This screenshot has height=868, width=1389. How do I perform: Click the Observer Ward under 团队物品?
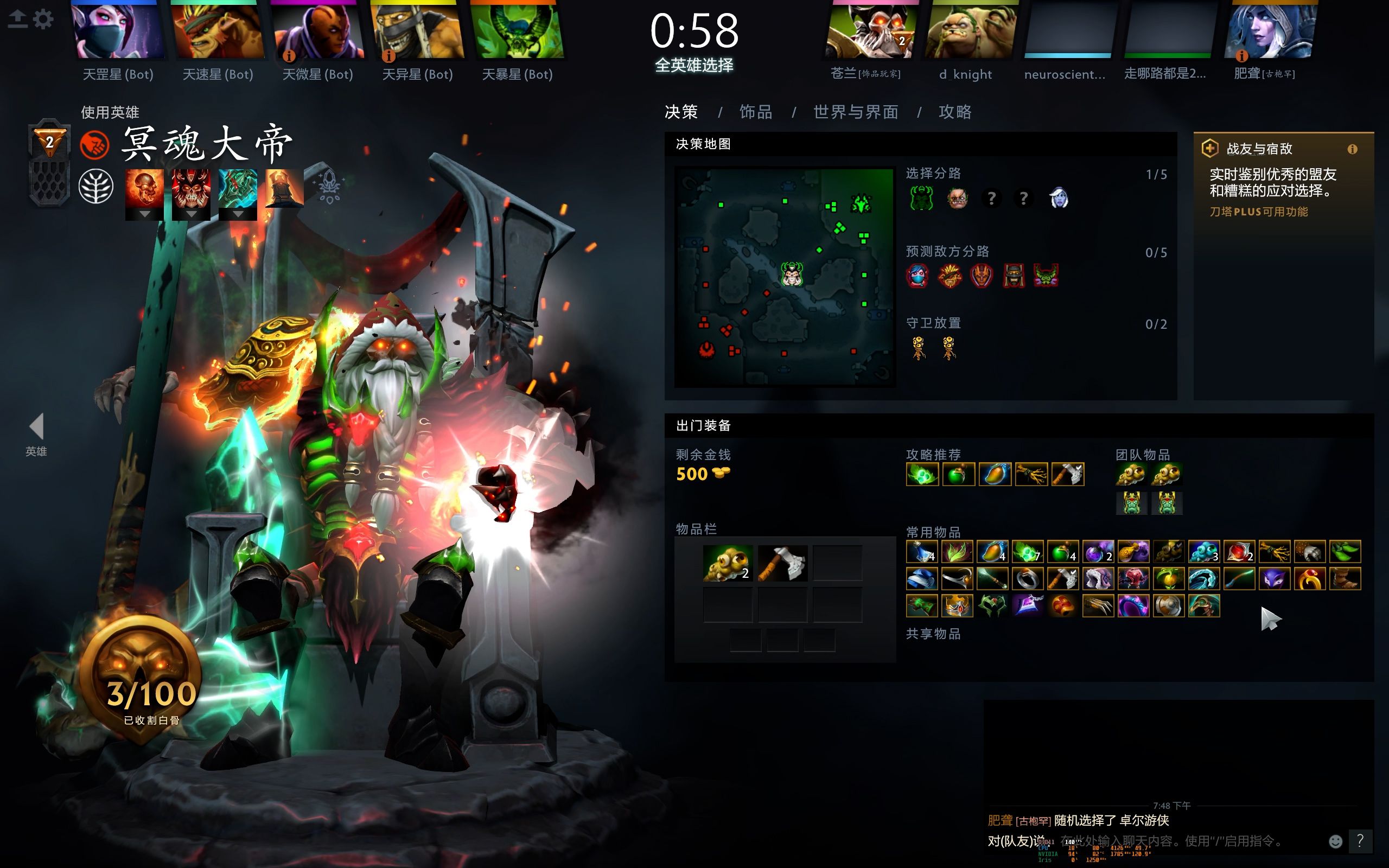[x=1131, y=474]
